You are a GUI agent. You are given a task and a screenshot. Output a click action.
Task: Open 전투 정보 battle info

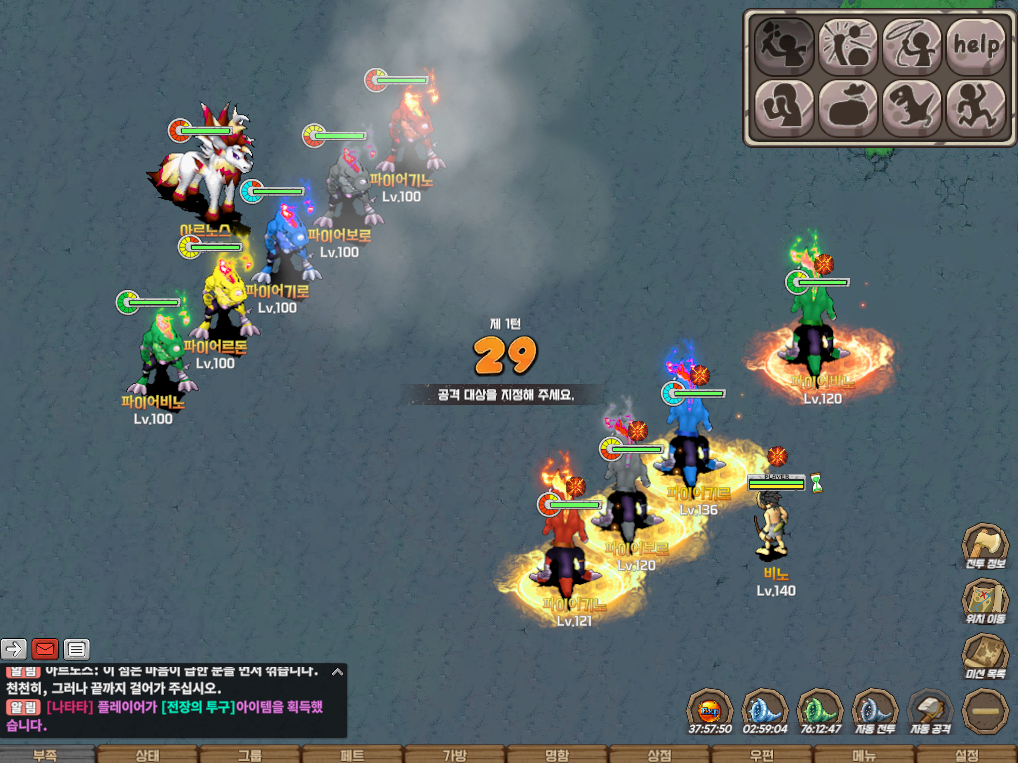985,547
